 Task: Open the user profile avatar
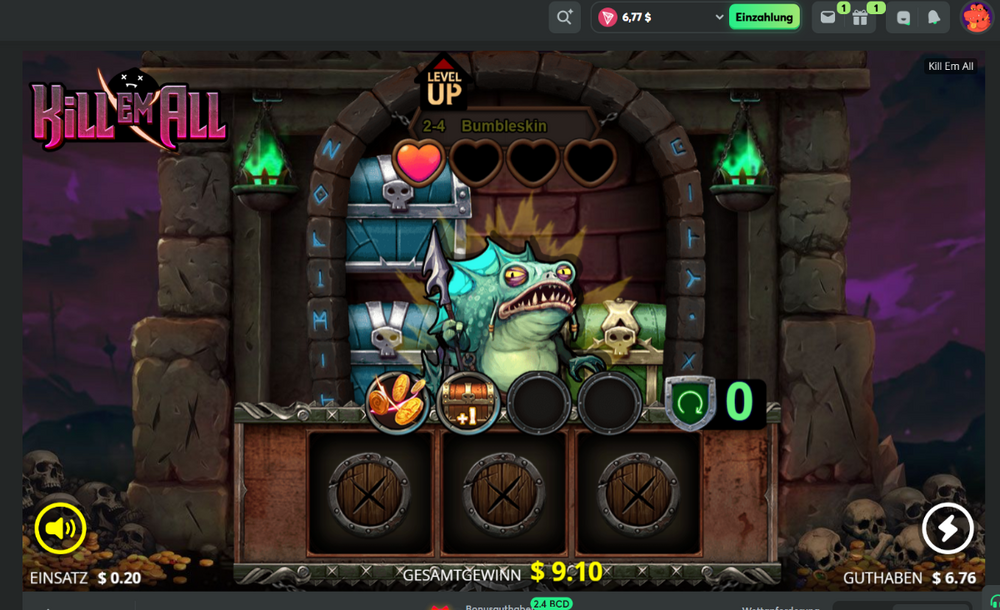(x=976, y=17)
